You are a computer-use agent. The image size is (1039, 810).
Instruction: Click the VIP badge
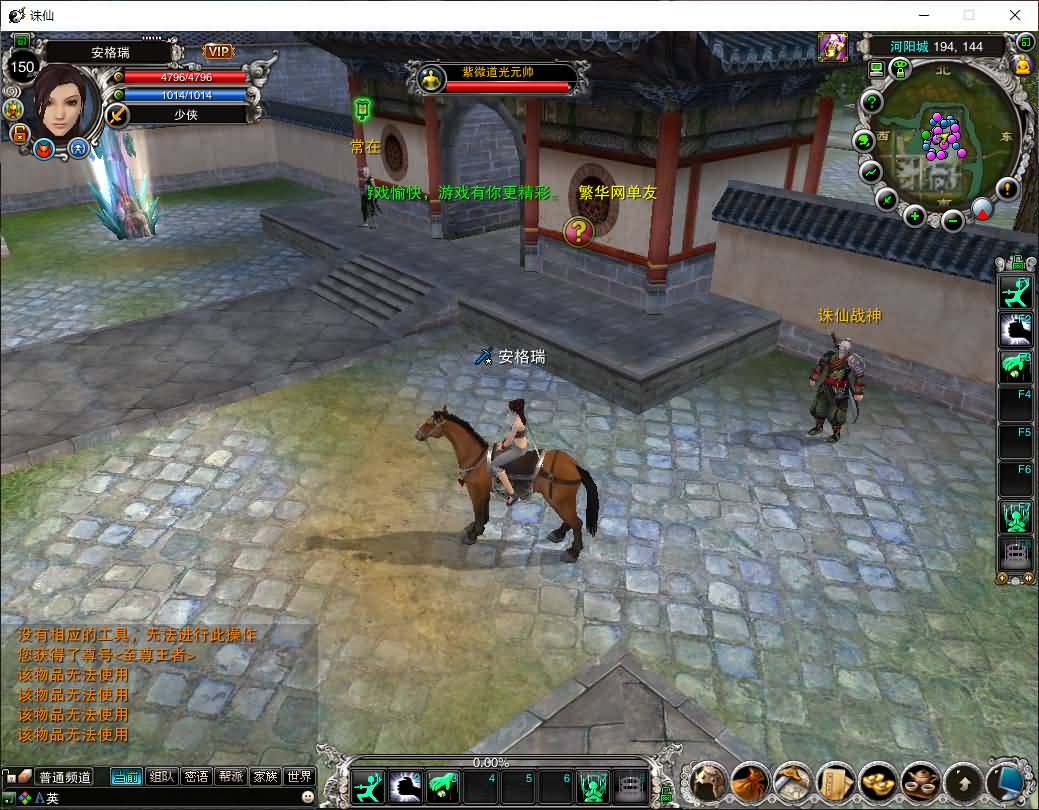tap(218, 51)
